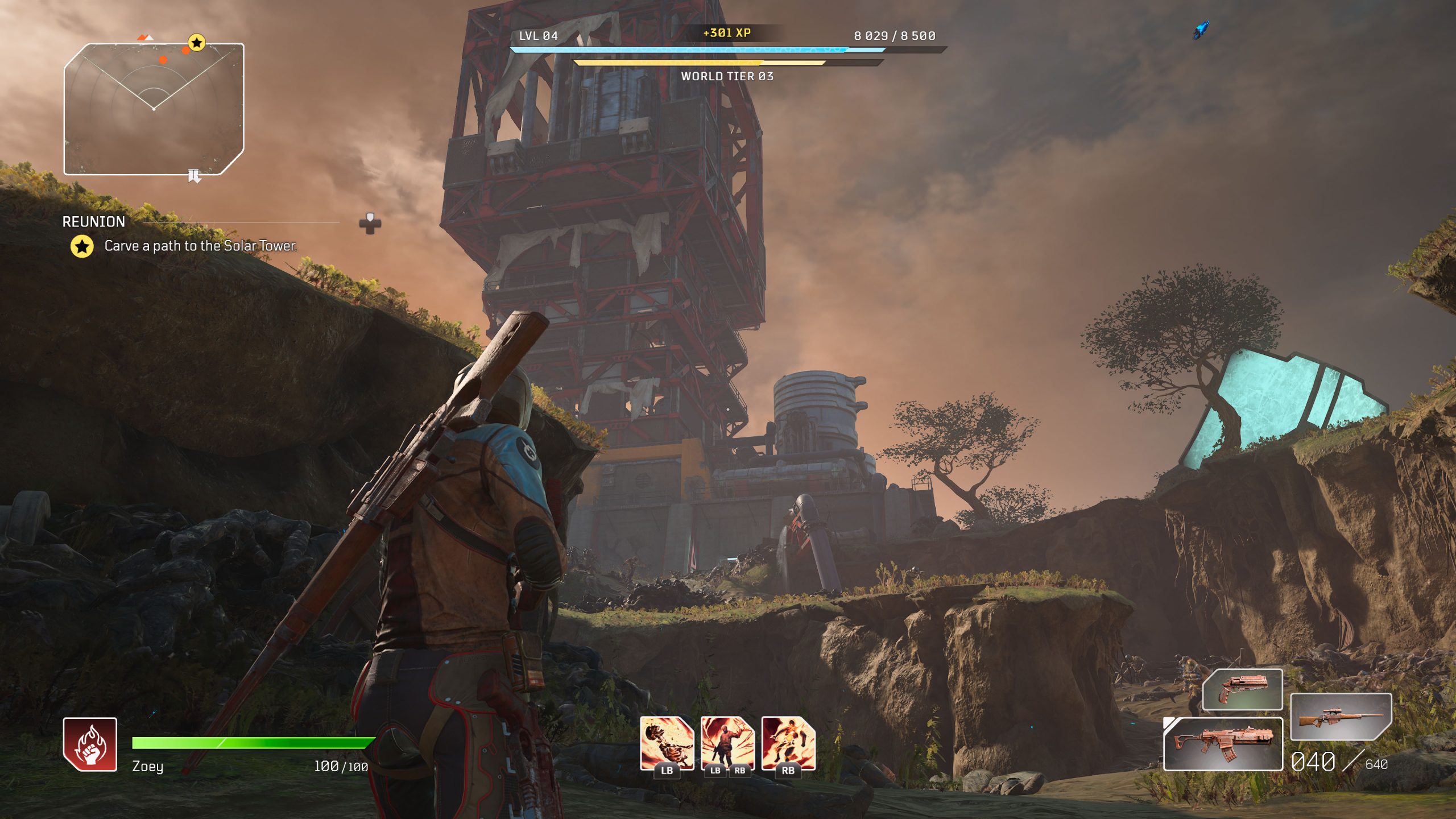This screenshot has height=819, width=1456.
Task: Select the 'Carve a path to the Solar Tower' objective
Action: (200, 246)
